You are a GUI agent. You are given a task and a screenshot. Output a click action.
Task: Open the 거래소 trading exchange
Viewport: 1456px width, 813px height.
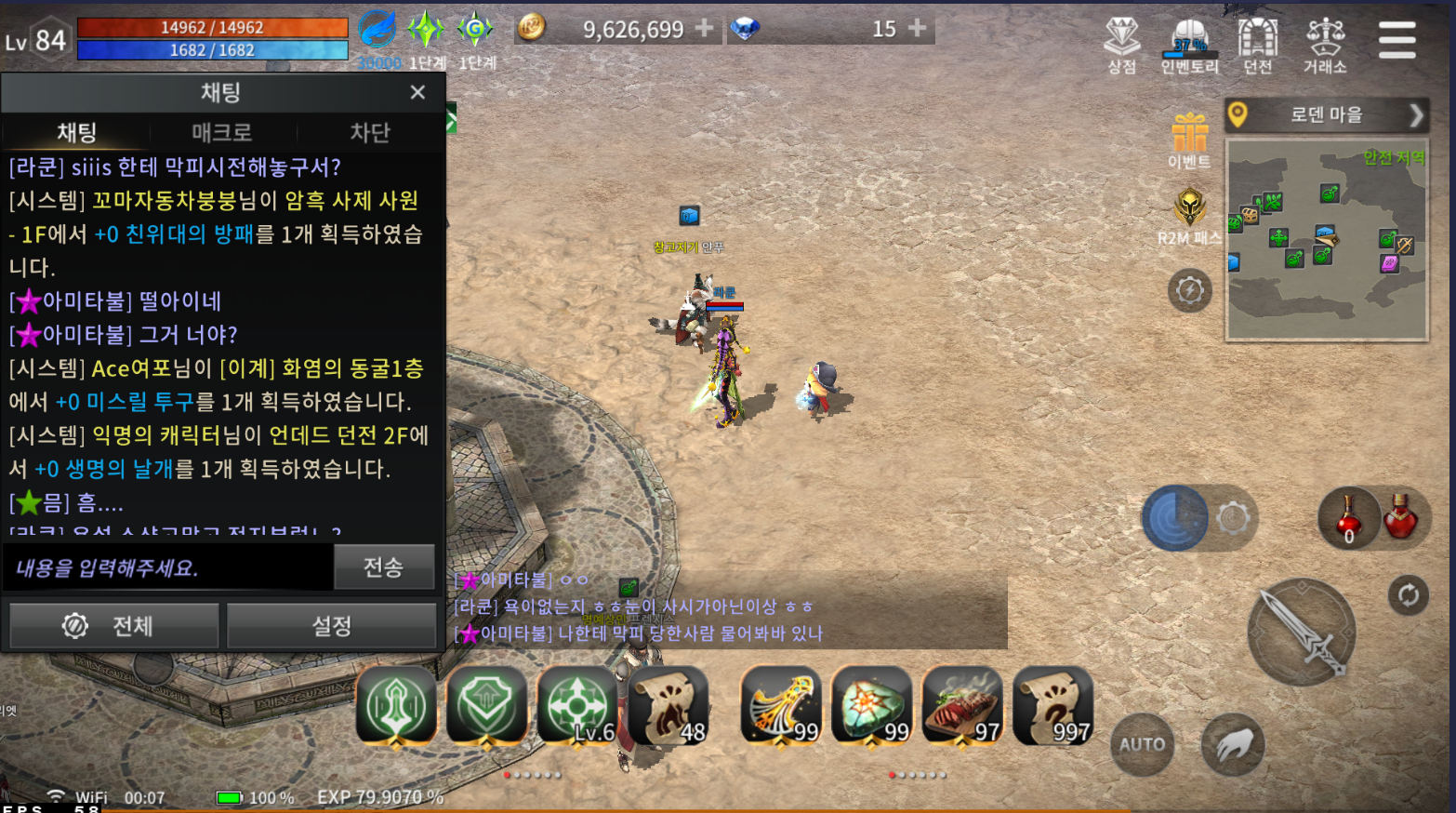coord(1325,45)
